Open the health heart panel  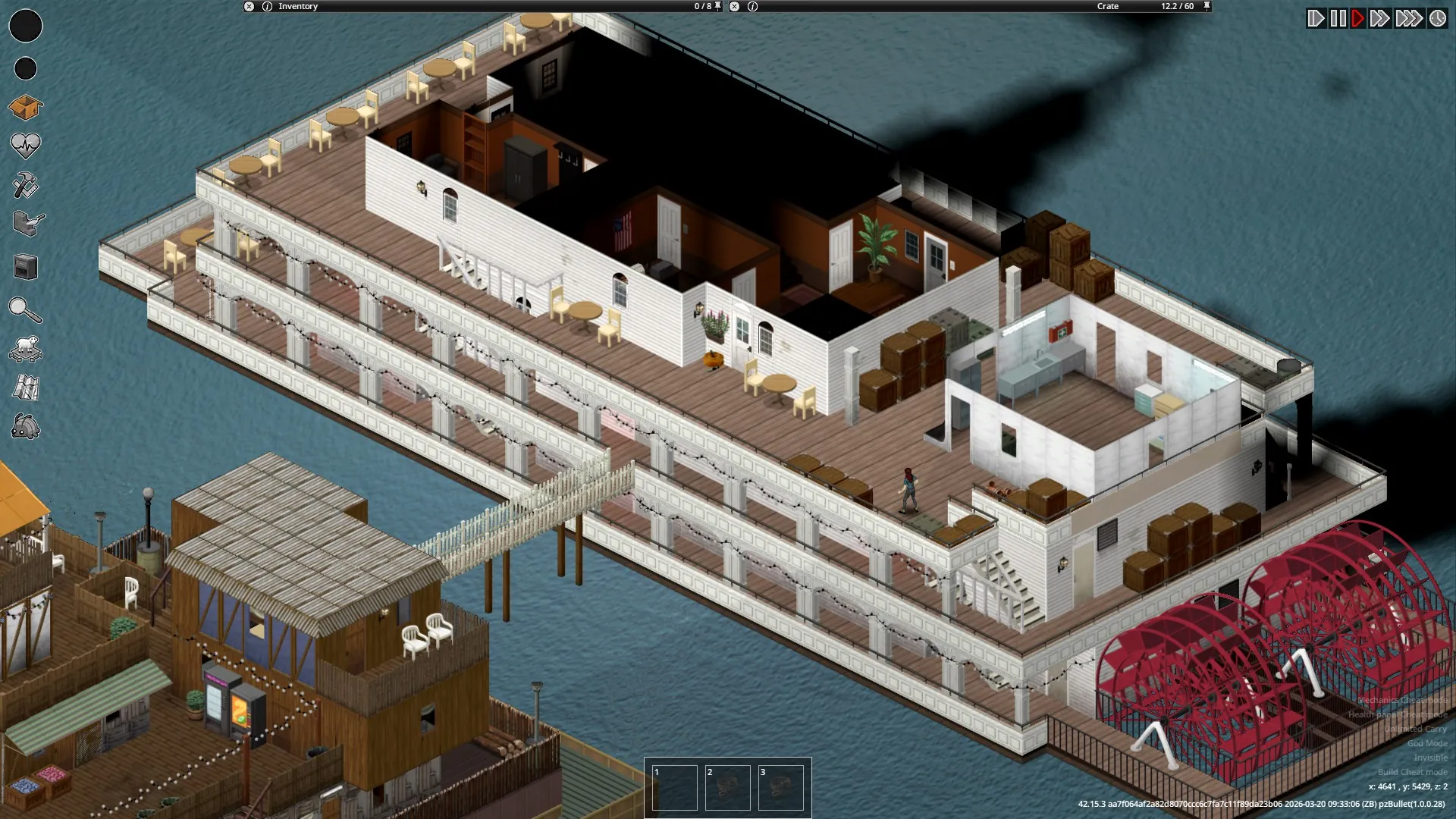pos(25,146)
